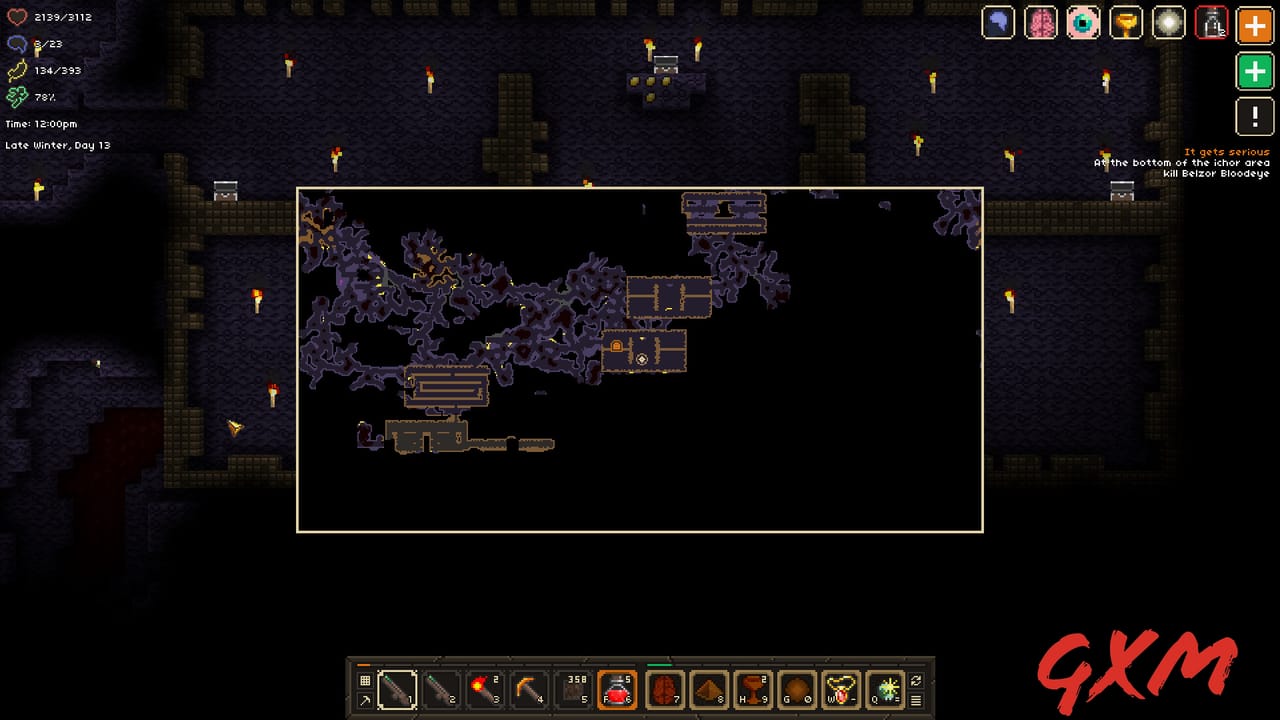Click the orange plus button top right
Image resolution: width=1280 pixels, height=720 pixels.
coord(1254,26)
